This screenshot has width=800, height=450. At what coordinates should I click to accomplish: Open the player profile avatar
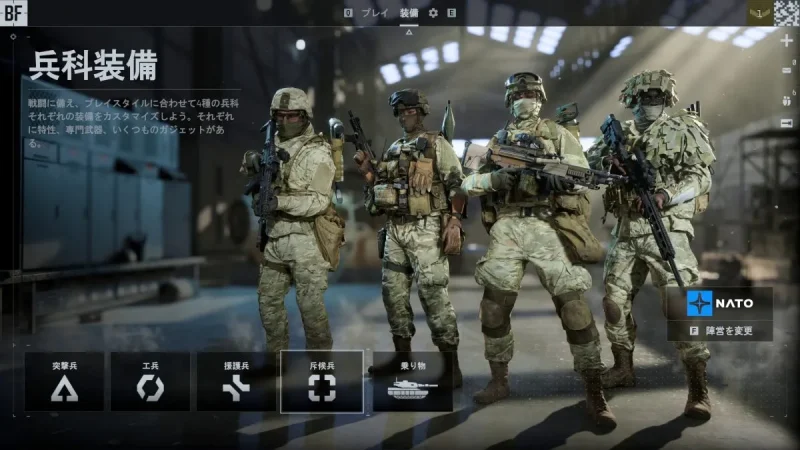pos(785,13)
